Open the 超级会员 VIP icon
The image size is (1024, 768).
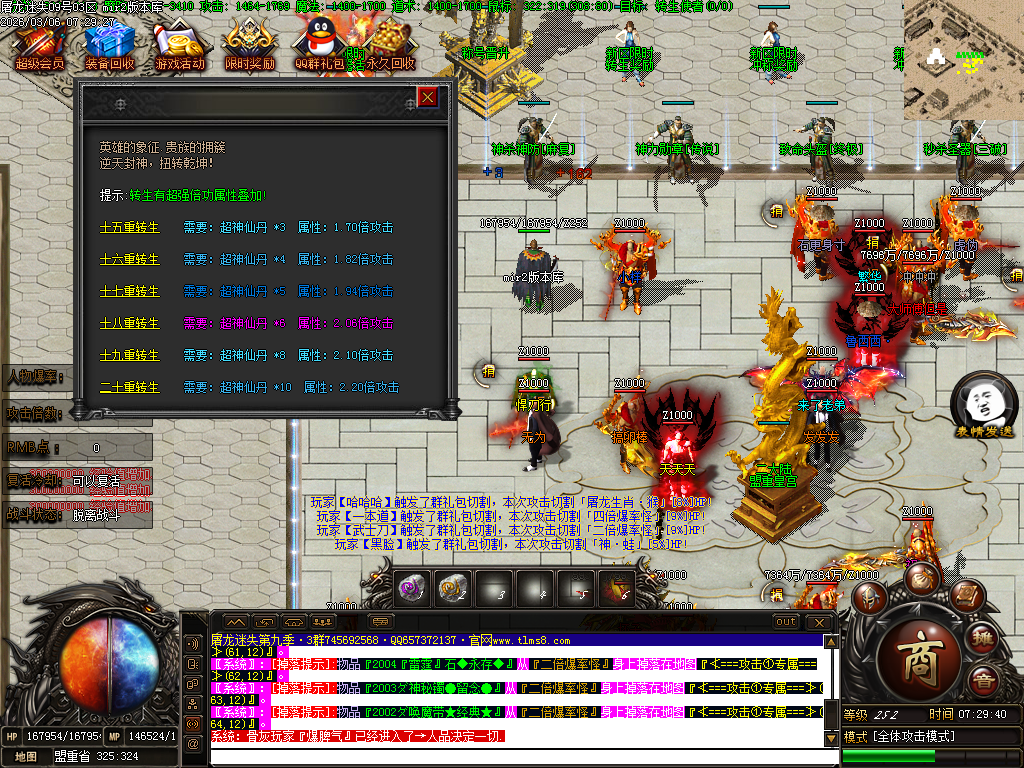click(x=39, y=44)
